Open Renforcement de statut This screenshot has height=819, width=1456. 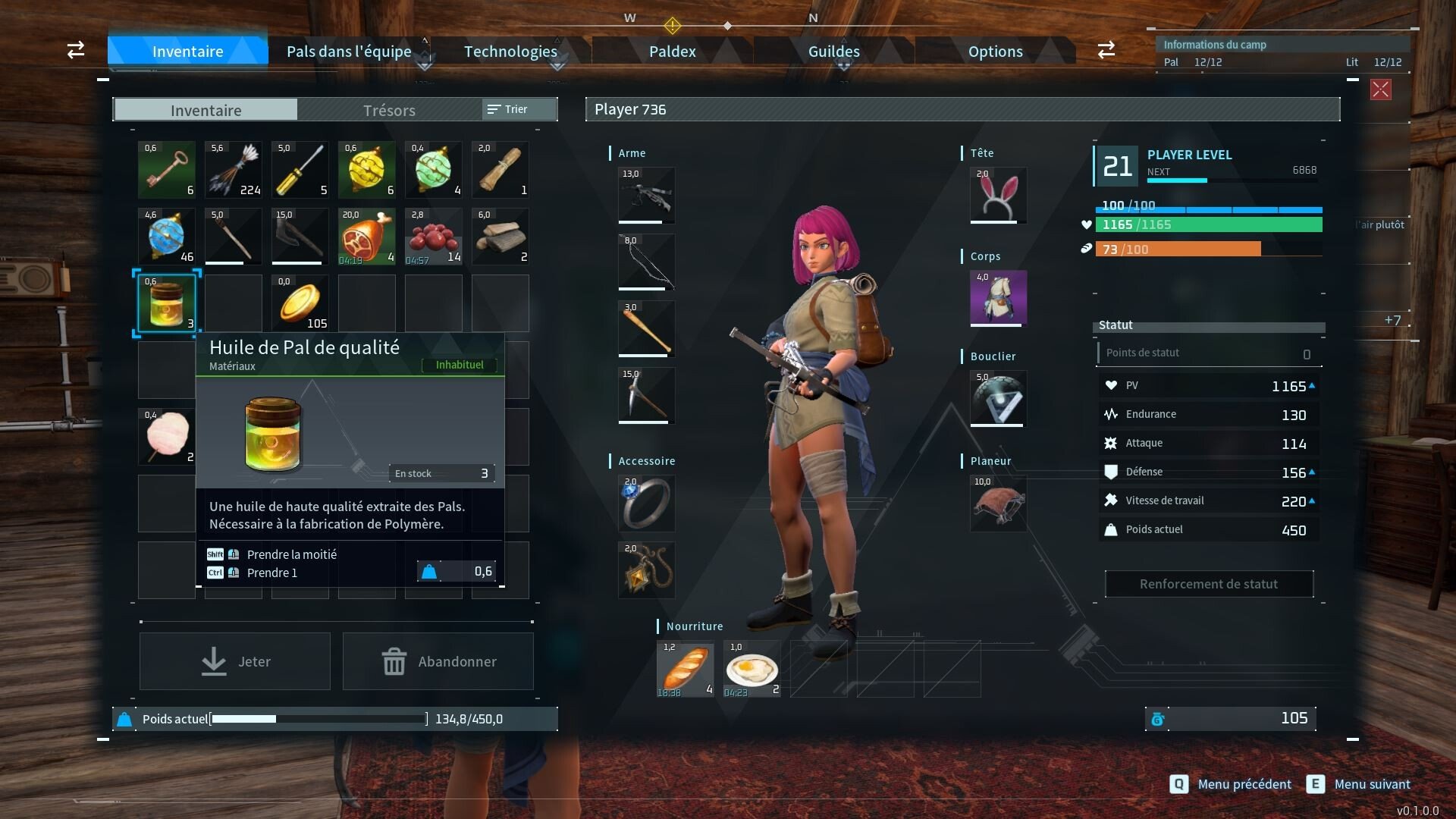click(1209, 584)
